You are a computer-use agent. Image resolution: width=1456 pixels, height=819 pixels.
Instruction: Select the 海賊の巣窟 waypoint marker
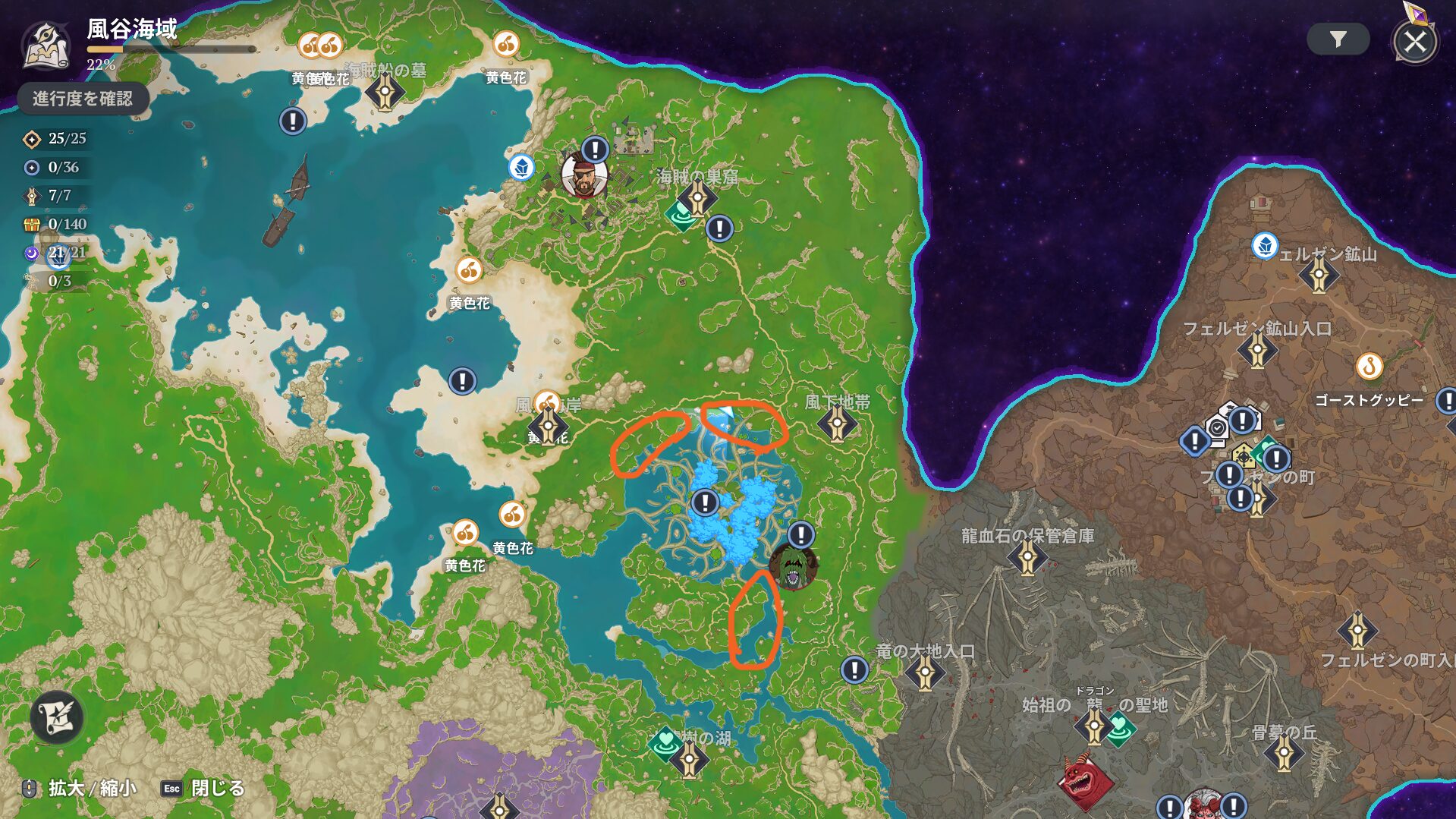coord(697,200)
